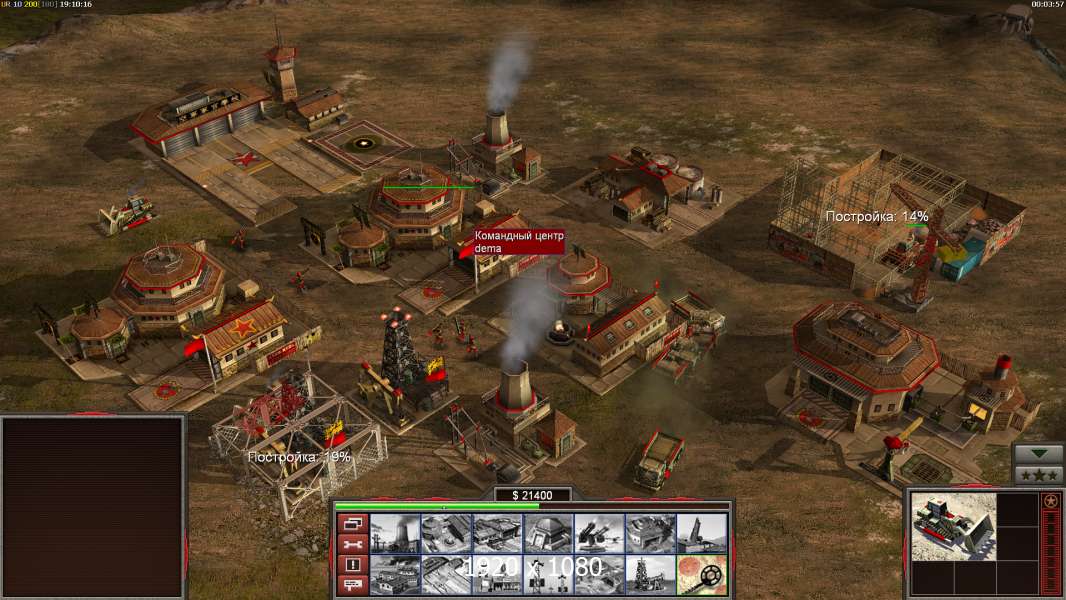1066x600 pixels.
Task: Pick the supply center build icon
Action: pos(497,533)
